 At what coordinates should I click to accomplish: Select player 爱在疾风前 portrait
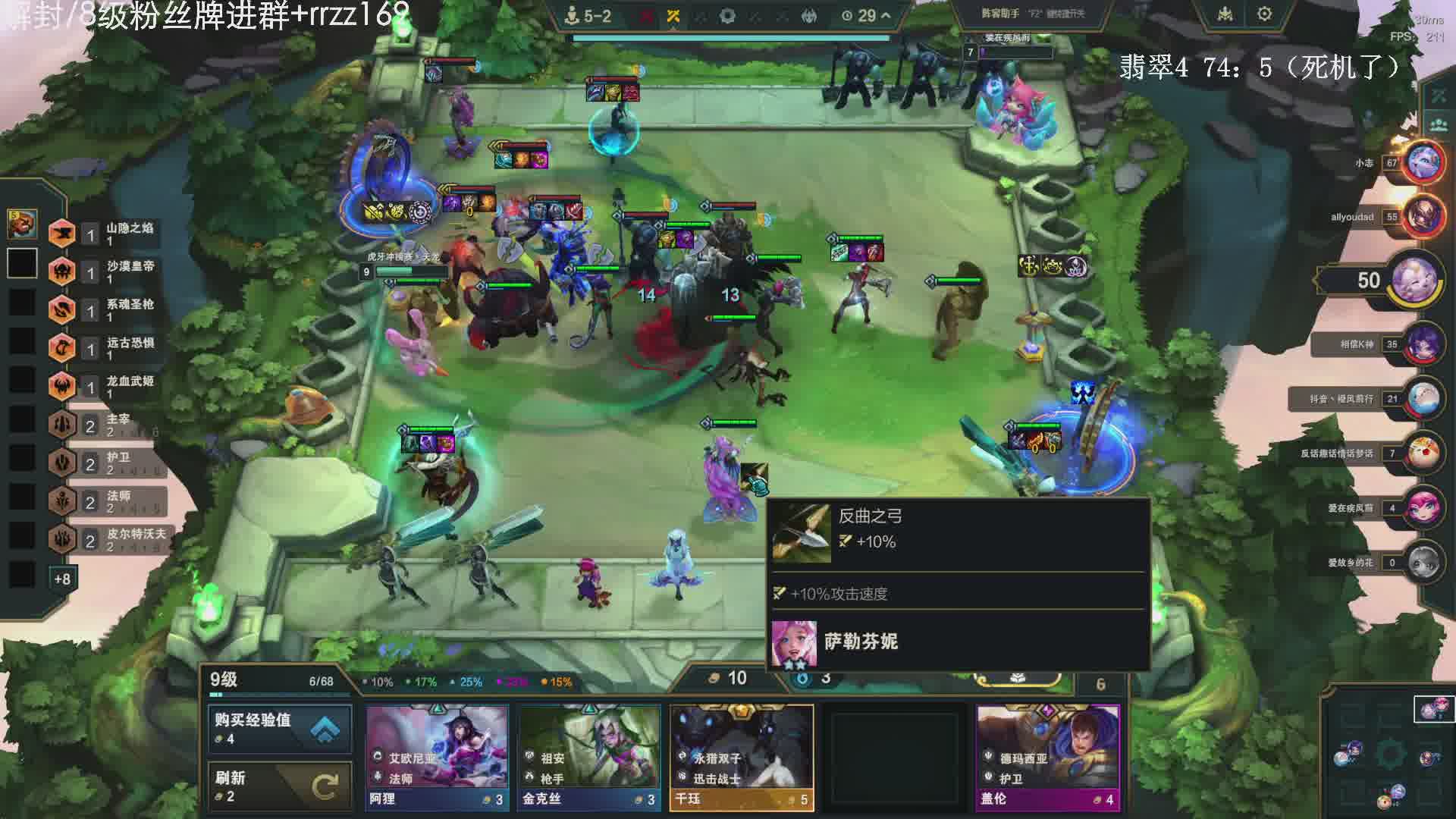(x=1422, y=507)
